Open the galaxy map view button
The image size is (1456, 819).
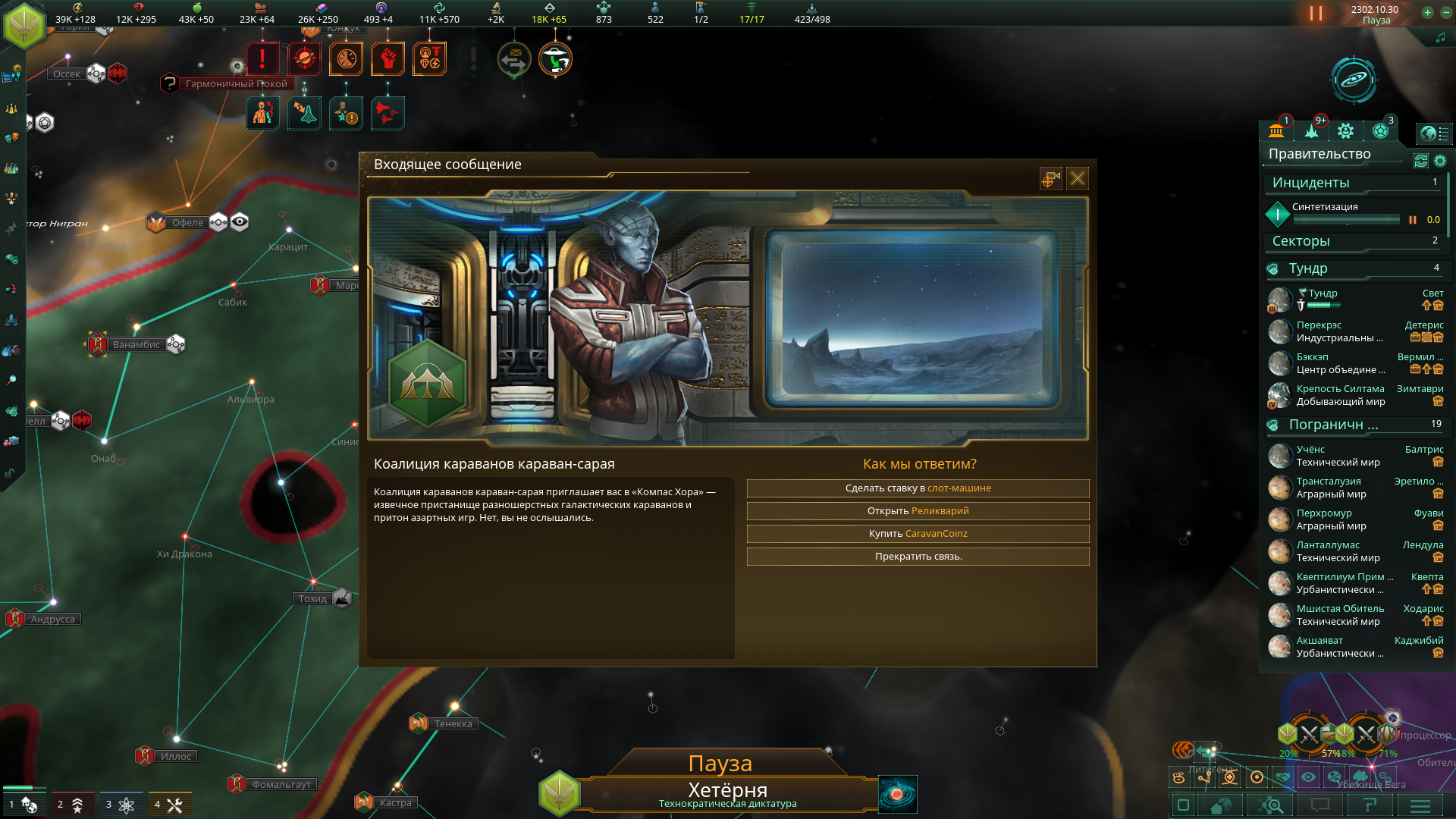[x=897, y=794]
